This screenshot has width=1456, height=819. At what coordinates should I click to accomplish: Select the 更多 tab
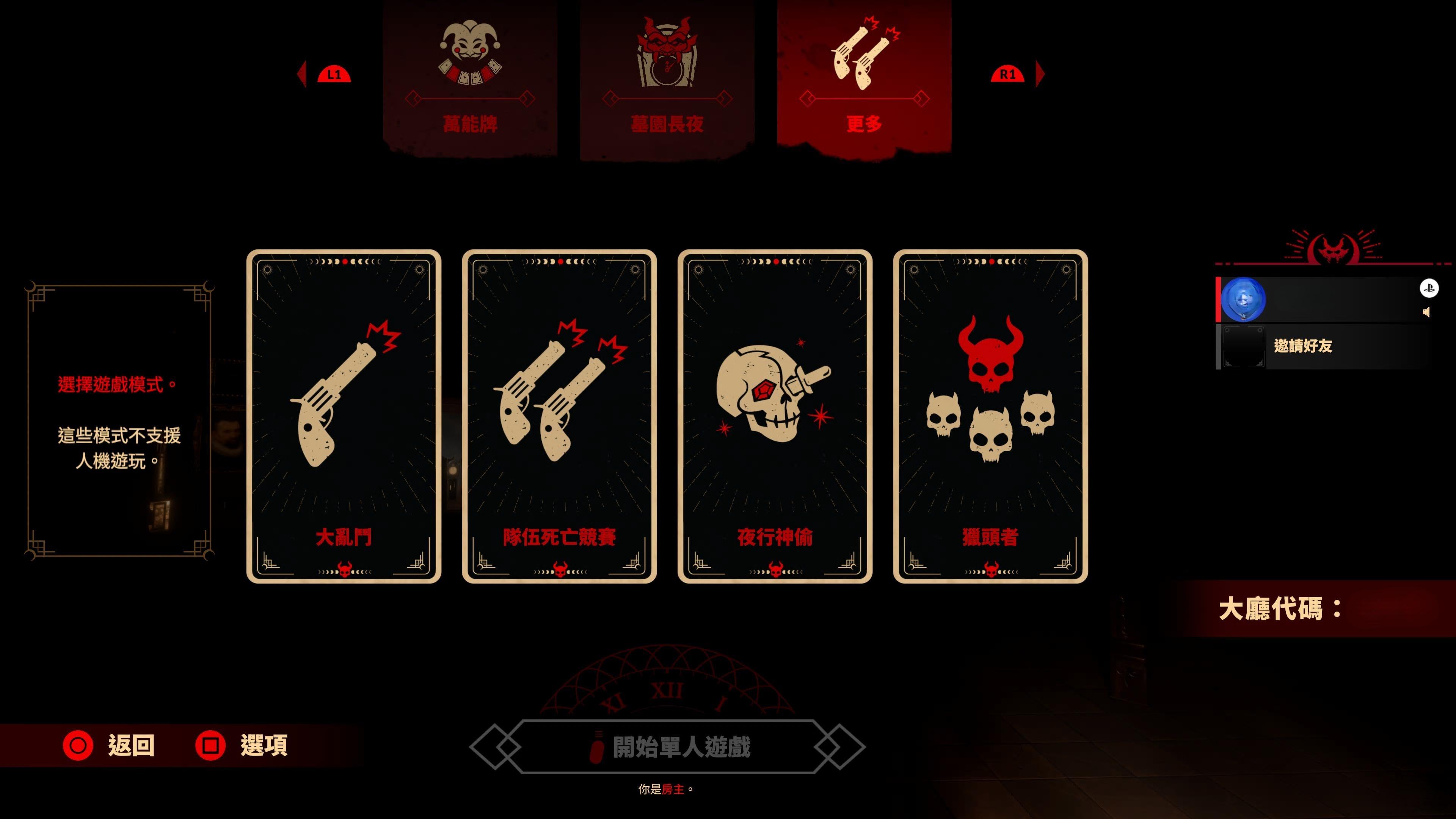[864, 76]
